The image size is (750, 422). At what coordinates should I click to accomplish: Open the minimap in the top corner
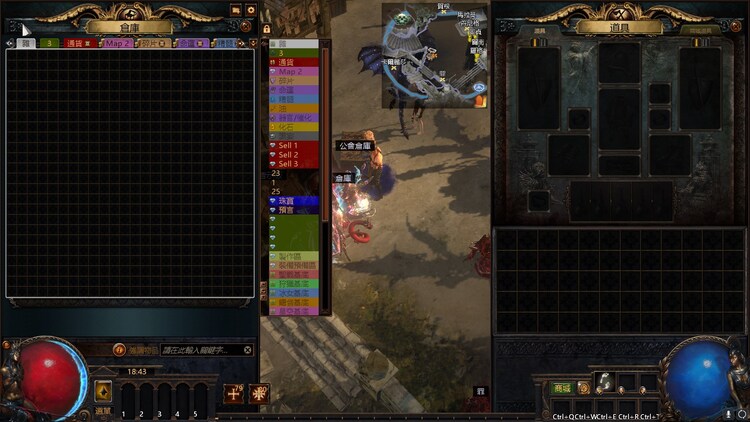[434, 56]
